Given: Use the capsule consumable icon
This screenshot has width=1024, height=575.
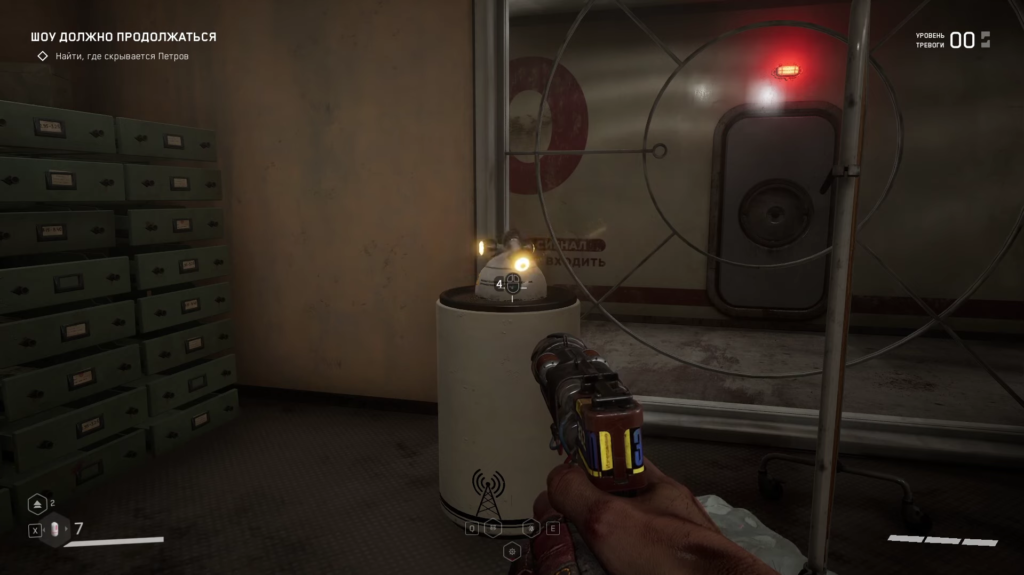Looking at the screenshot, I should (x=56, y=529).
